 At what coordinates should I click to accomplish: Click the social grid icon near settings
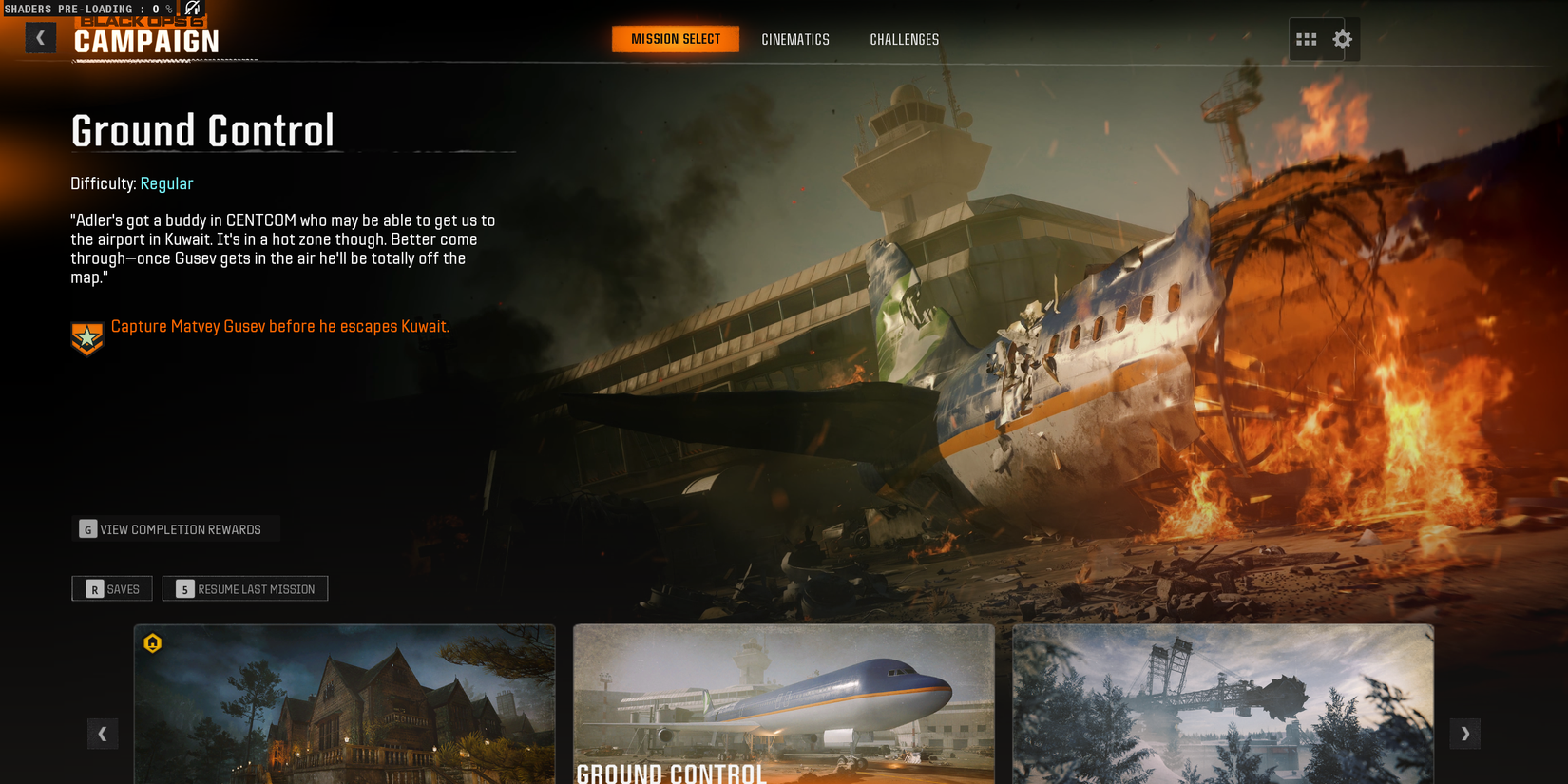pos(1307,39)
